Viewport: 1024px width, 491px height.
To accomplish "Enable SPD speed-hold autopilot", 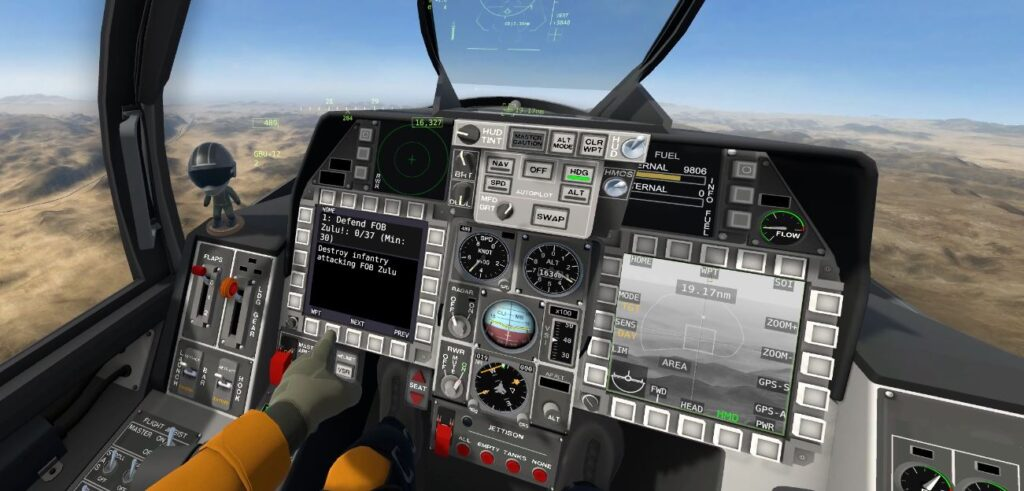I will pos(499,184).
